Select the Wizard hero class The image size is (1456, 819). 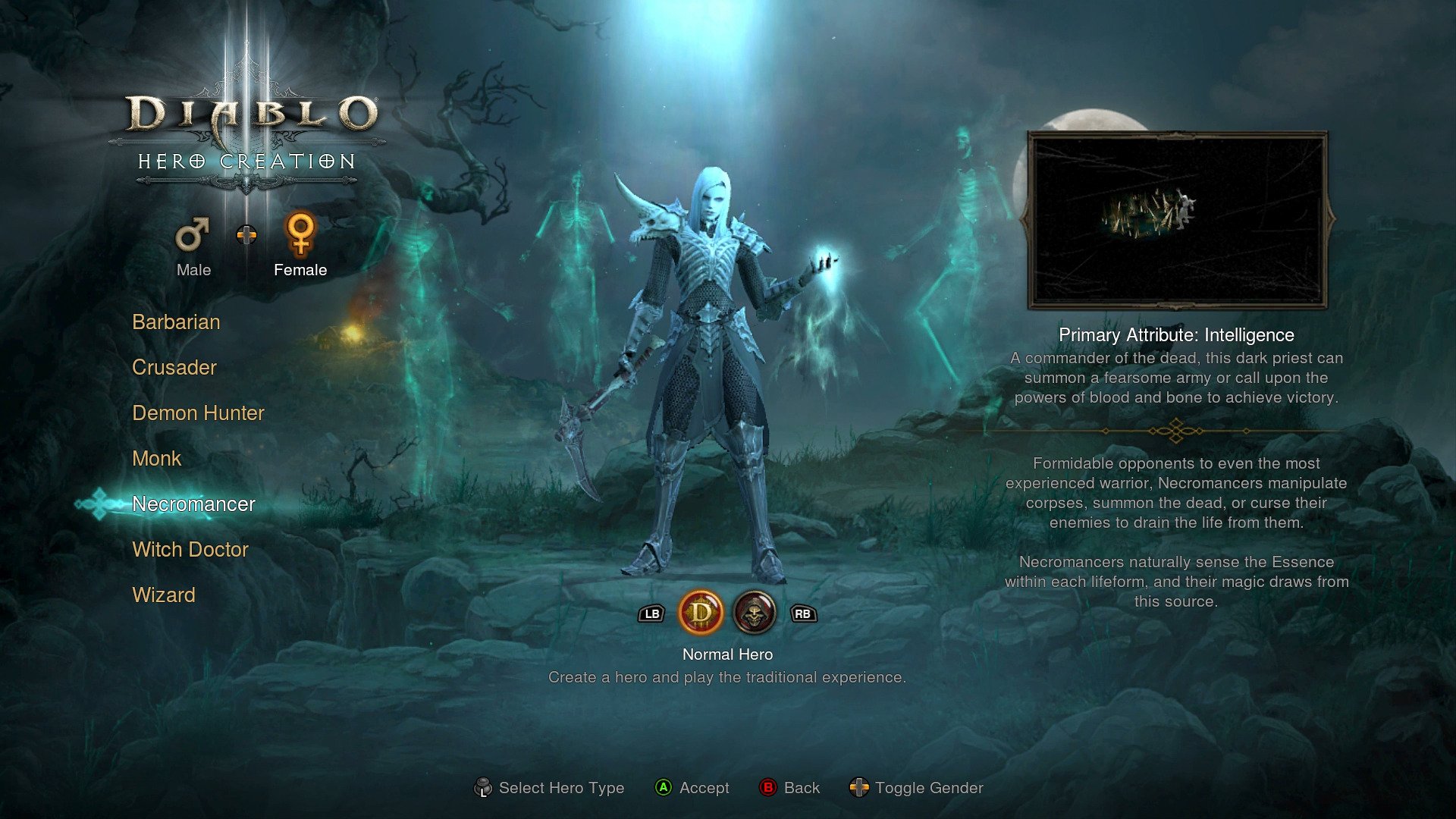(164, 595)
